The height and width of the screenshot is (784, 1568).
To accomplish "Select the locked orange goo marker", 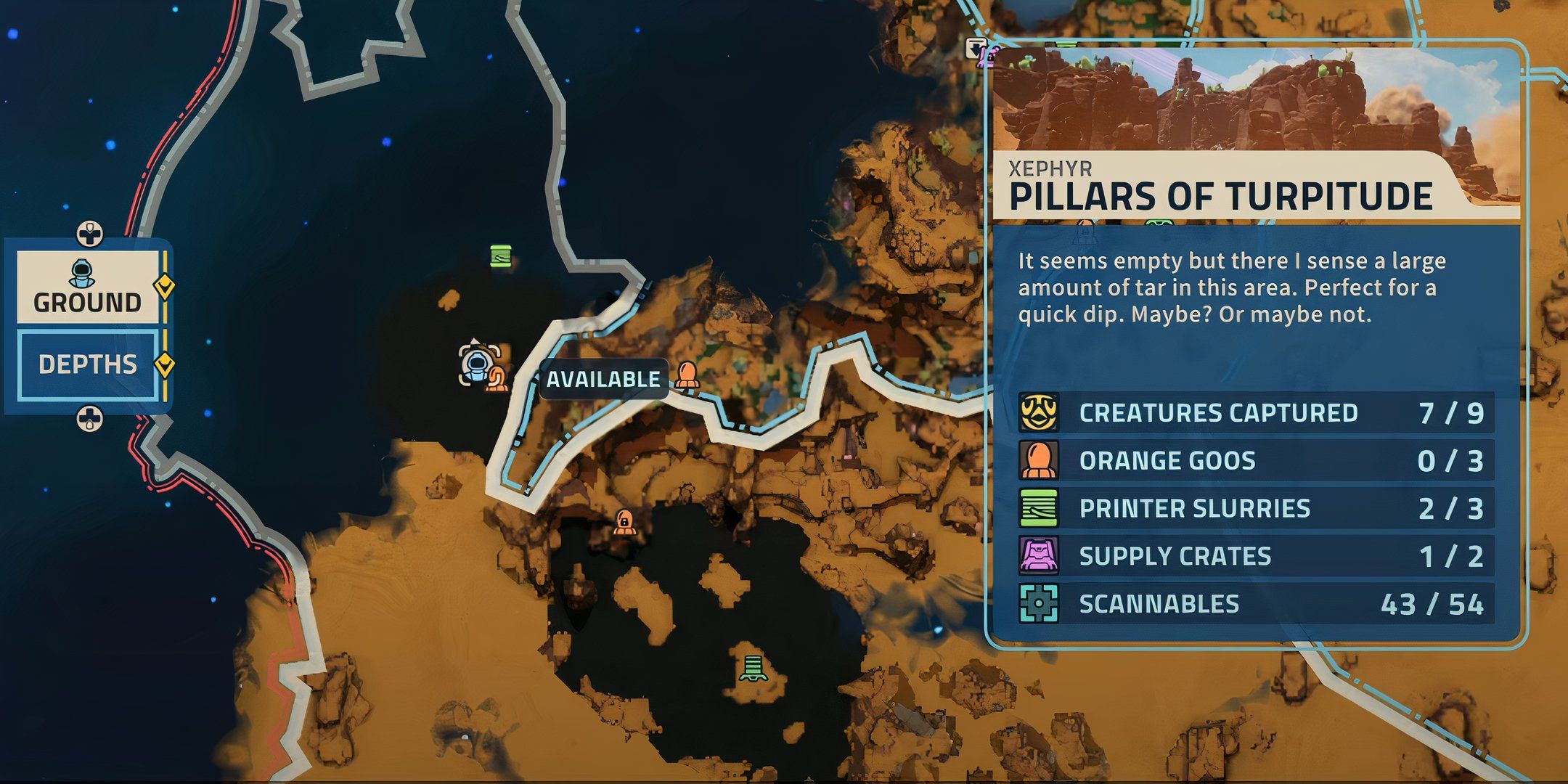I will 623,521.
